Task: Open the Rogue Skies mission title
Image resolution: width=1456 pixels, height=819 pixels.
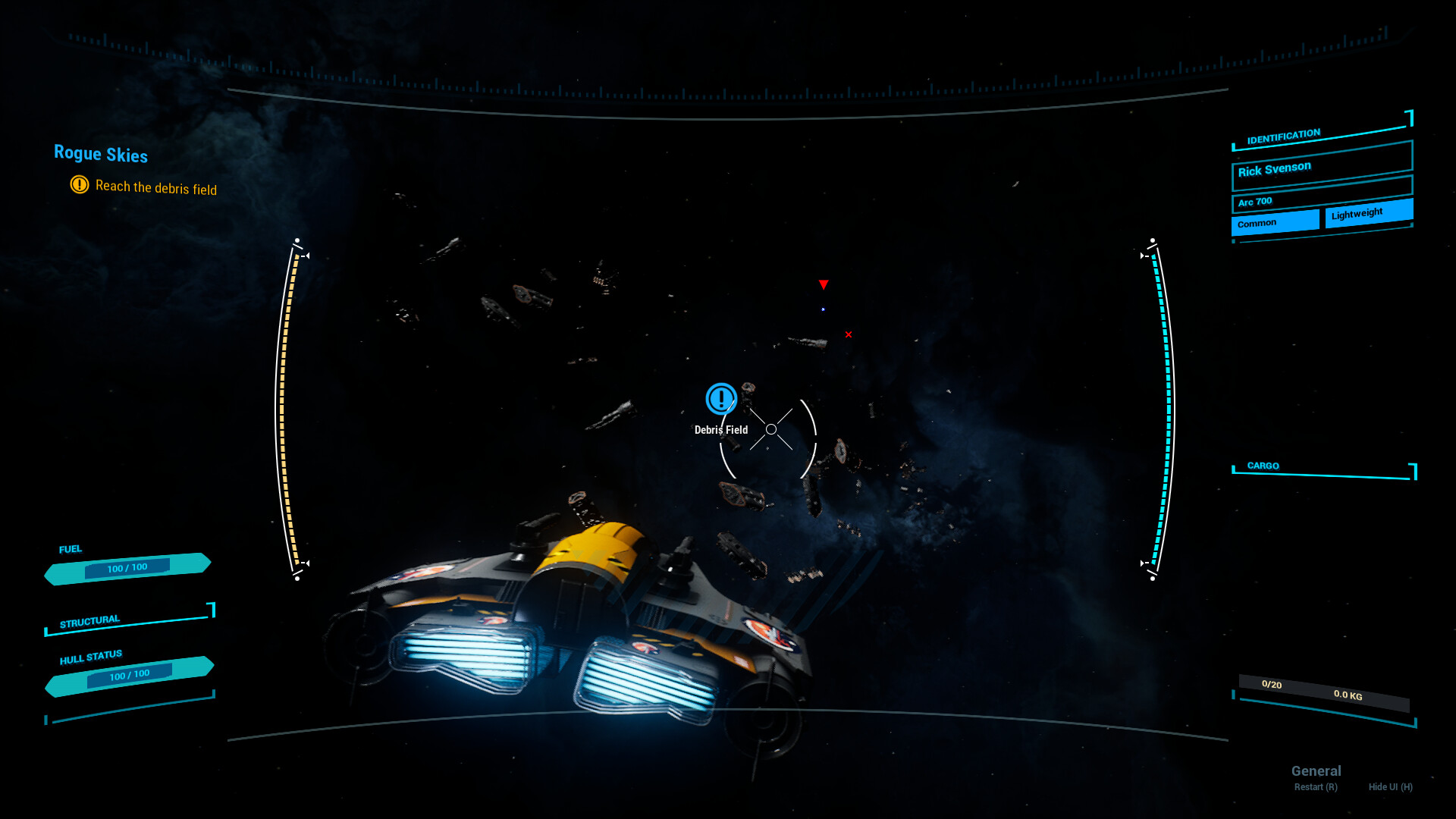Action: pos(101,155)
